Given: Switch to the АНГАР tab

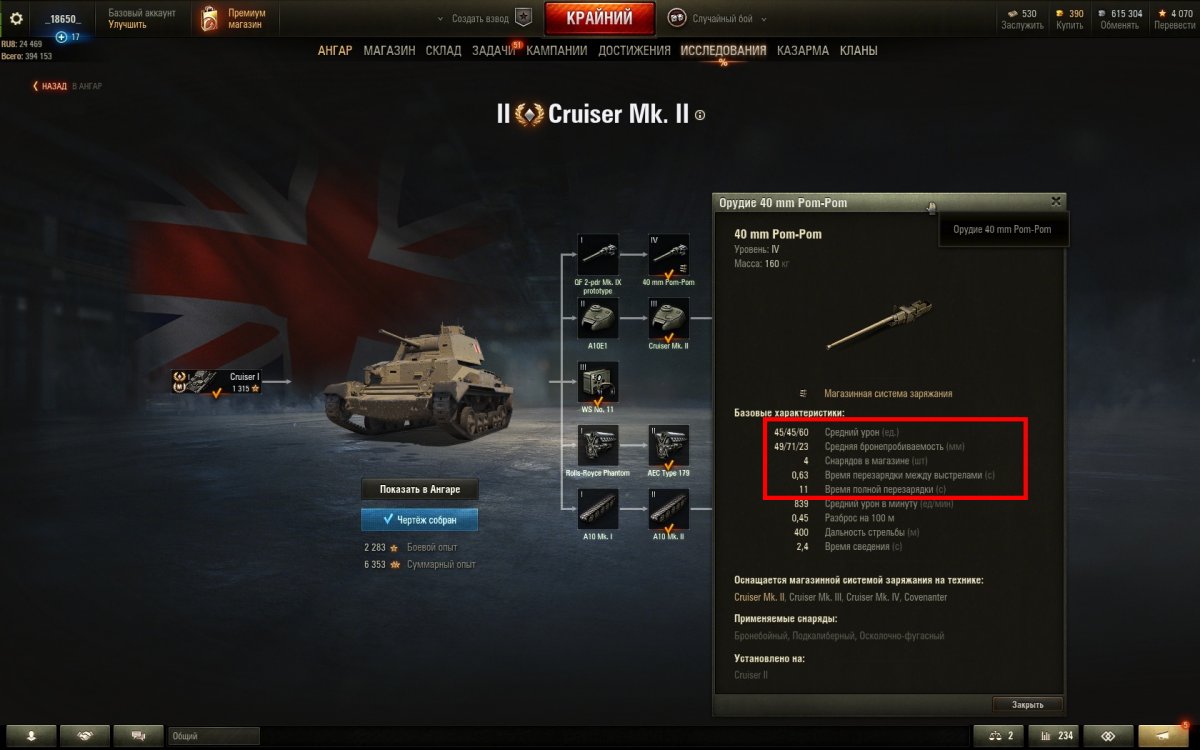Looking at the screenshot, I should click(335, 50).
